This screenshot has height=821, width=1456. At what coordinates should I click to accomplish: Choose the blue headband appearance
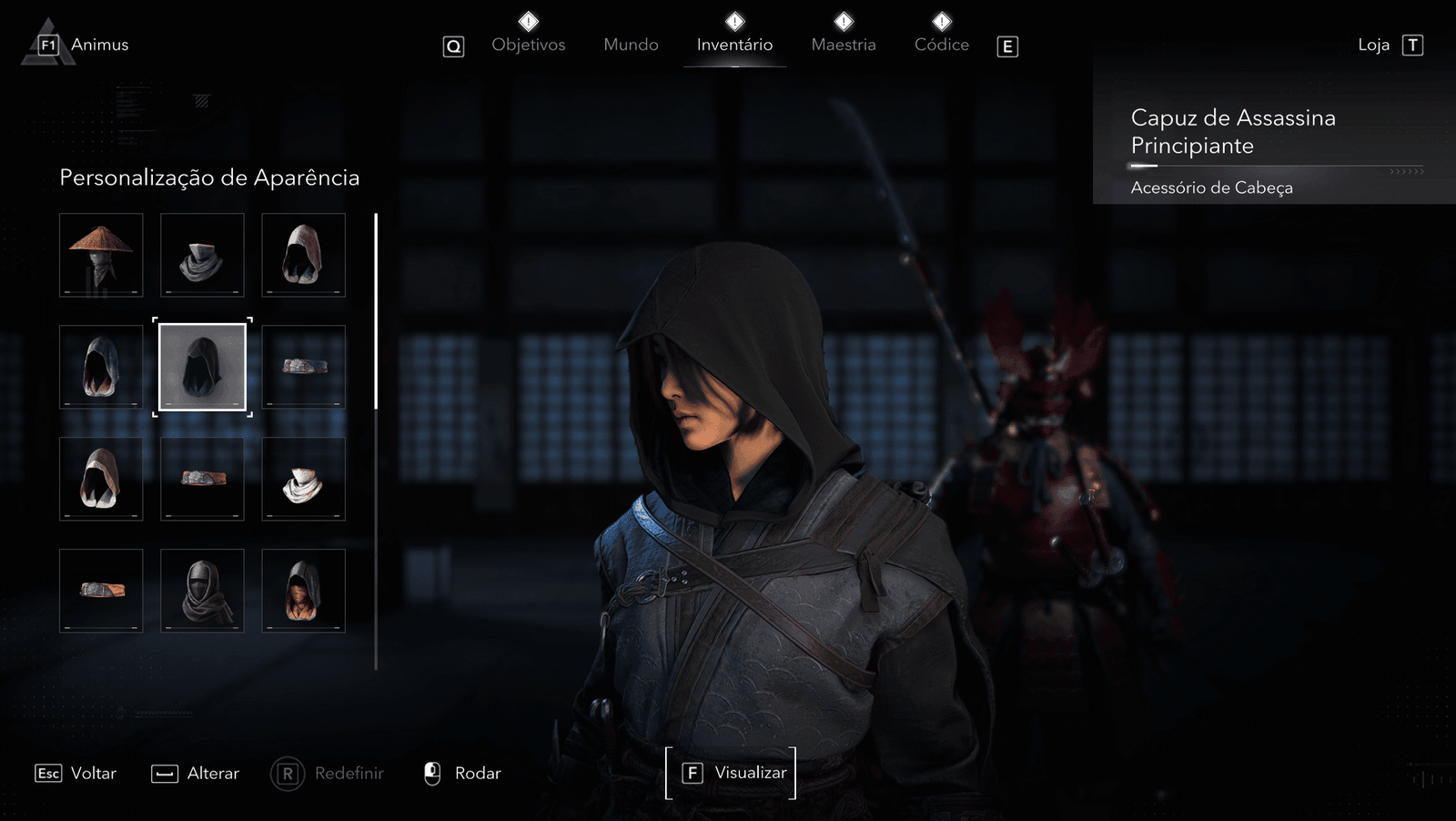click(x=304, y=367)
